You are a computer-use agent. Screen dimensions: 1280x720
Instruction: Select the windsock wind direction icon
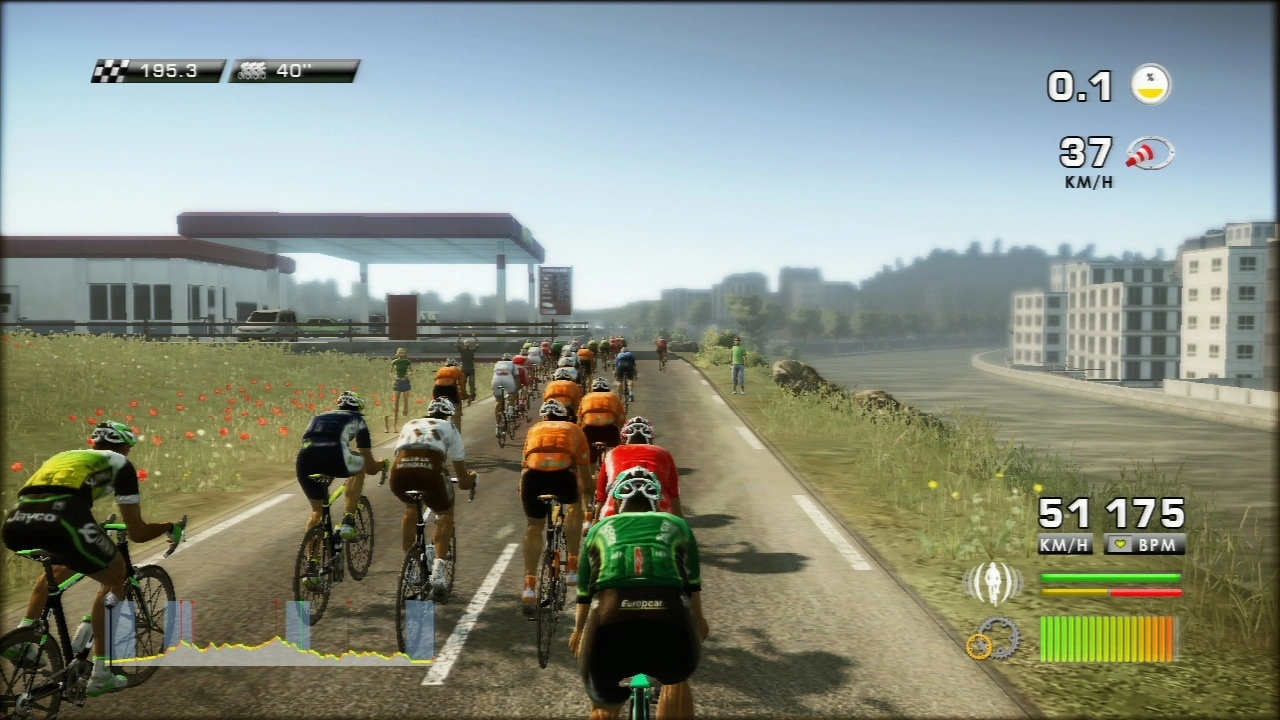point(1150,153)
